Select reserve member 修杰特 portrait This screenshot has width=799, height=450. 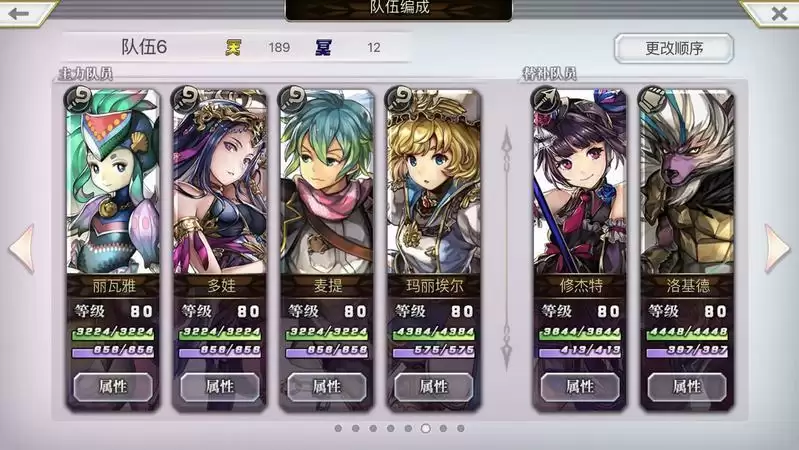pyautogui.click(x=579, y=180)
